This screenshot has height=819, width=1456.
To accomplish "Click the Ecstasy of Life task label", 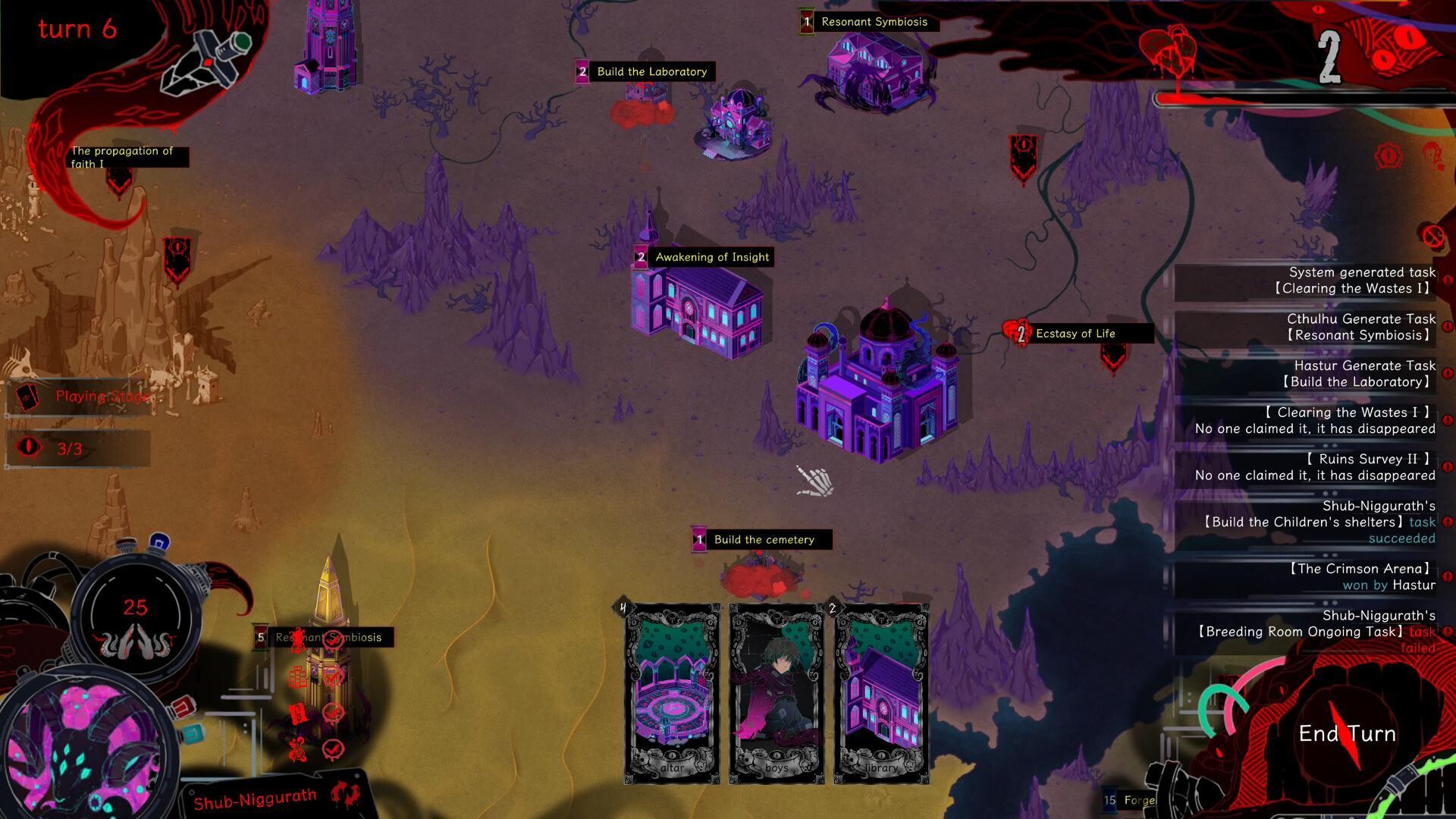I will point(1075,334).
